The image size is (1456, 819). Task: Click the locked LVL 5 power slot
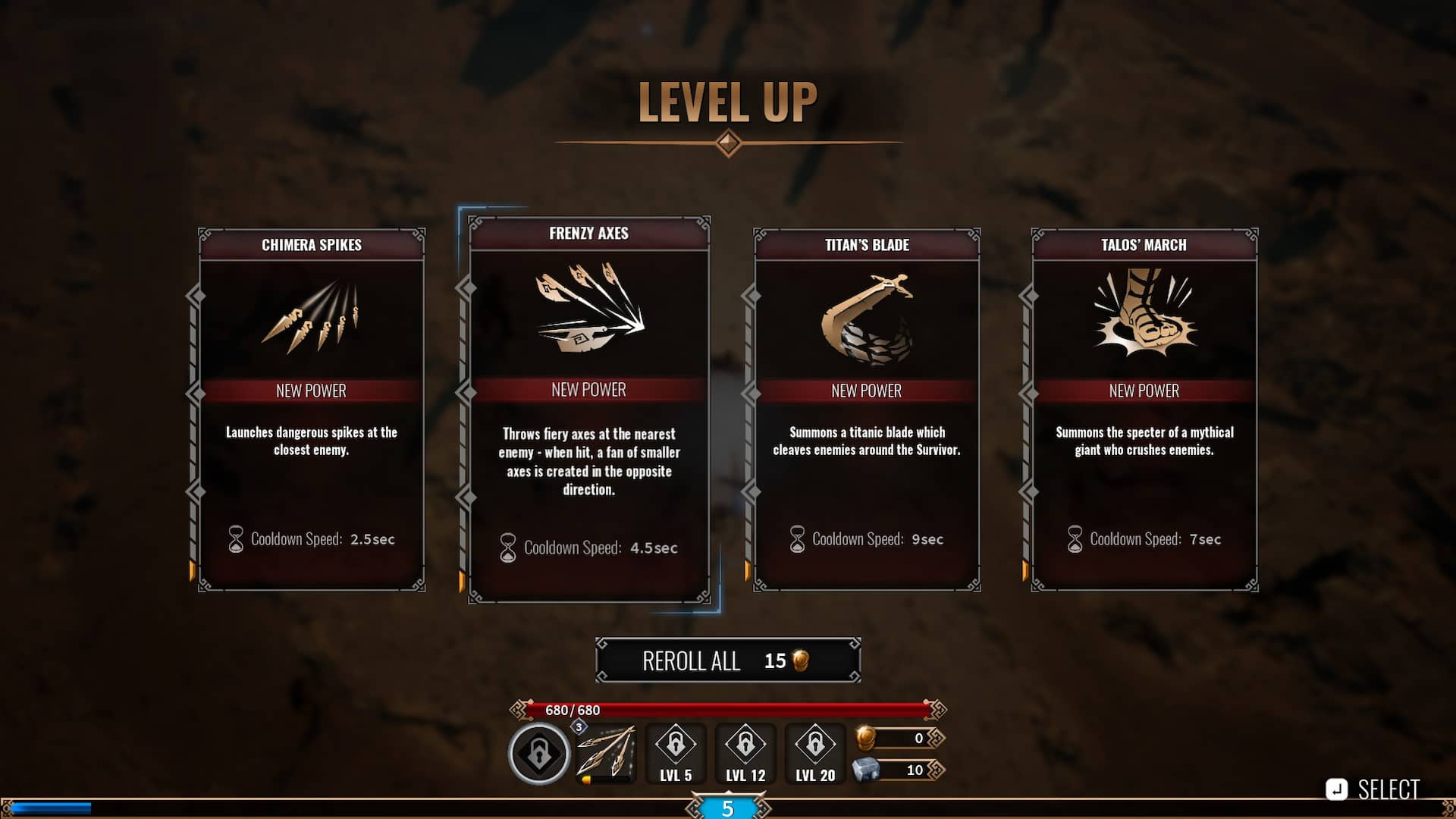[676, 753]
